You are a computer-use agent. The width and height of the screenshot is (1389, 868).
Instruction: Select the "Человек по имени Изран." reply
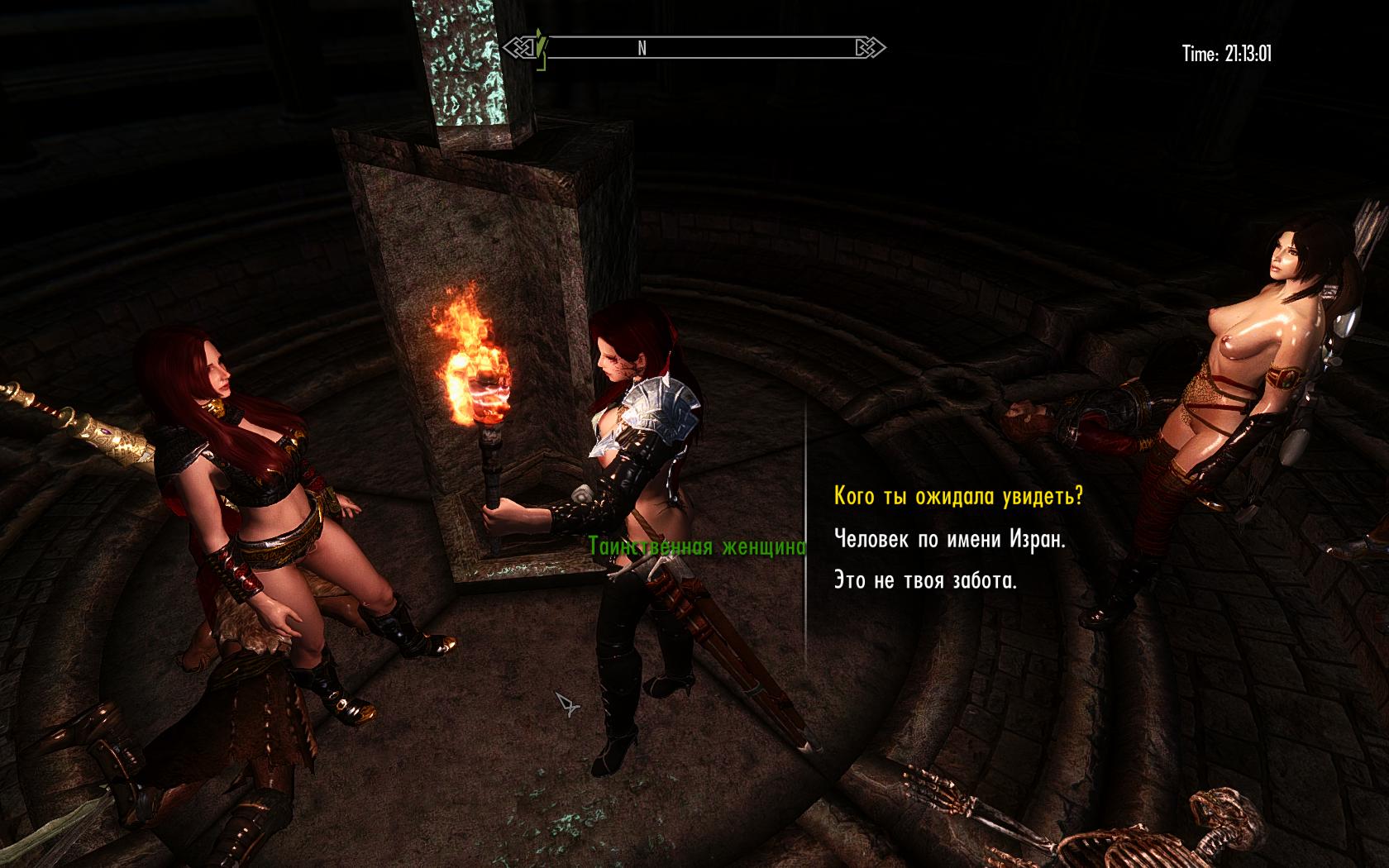click(x=950, y=540)
